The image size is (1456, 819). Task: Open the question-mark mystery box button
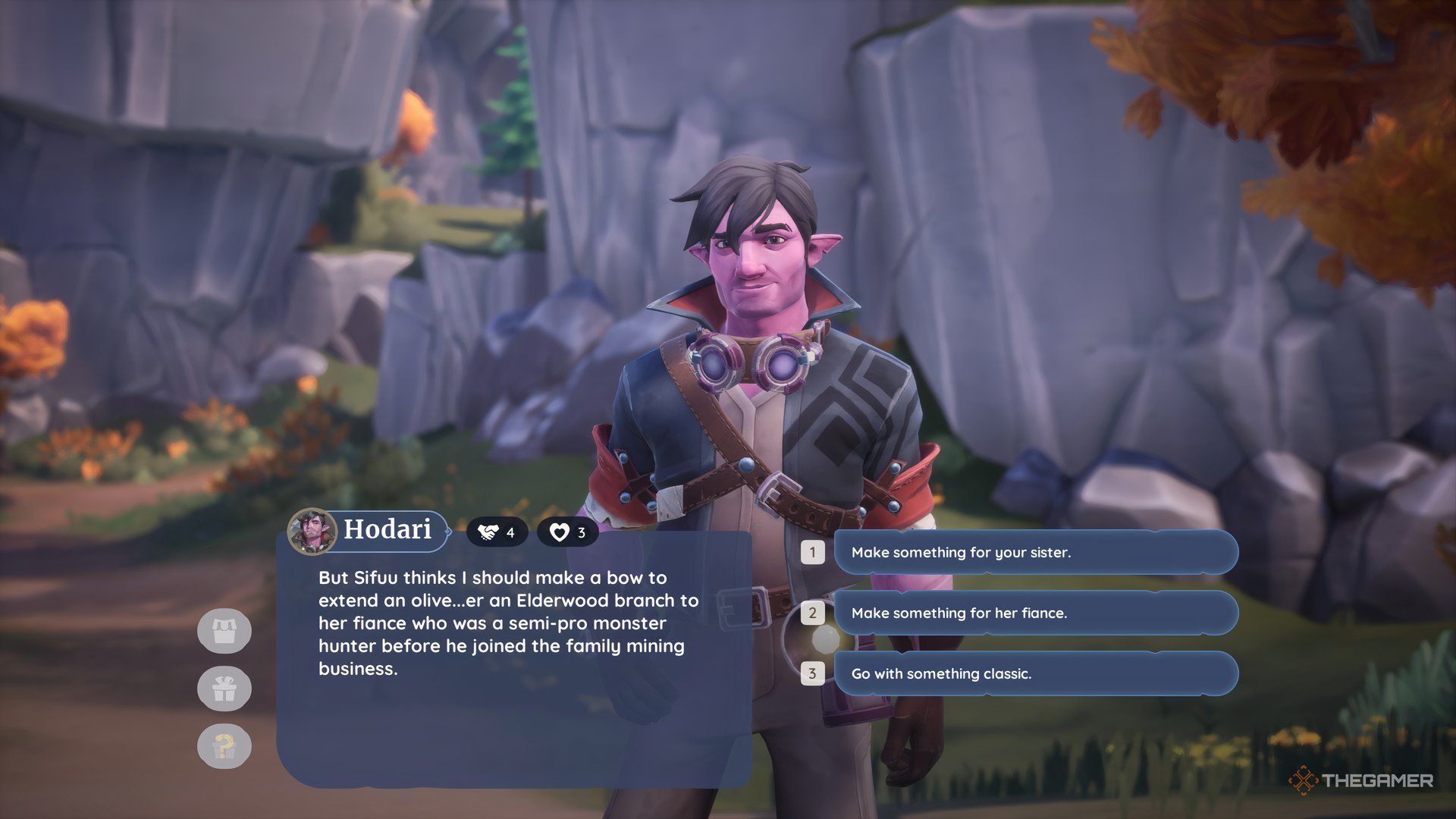[224, 746]
